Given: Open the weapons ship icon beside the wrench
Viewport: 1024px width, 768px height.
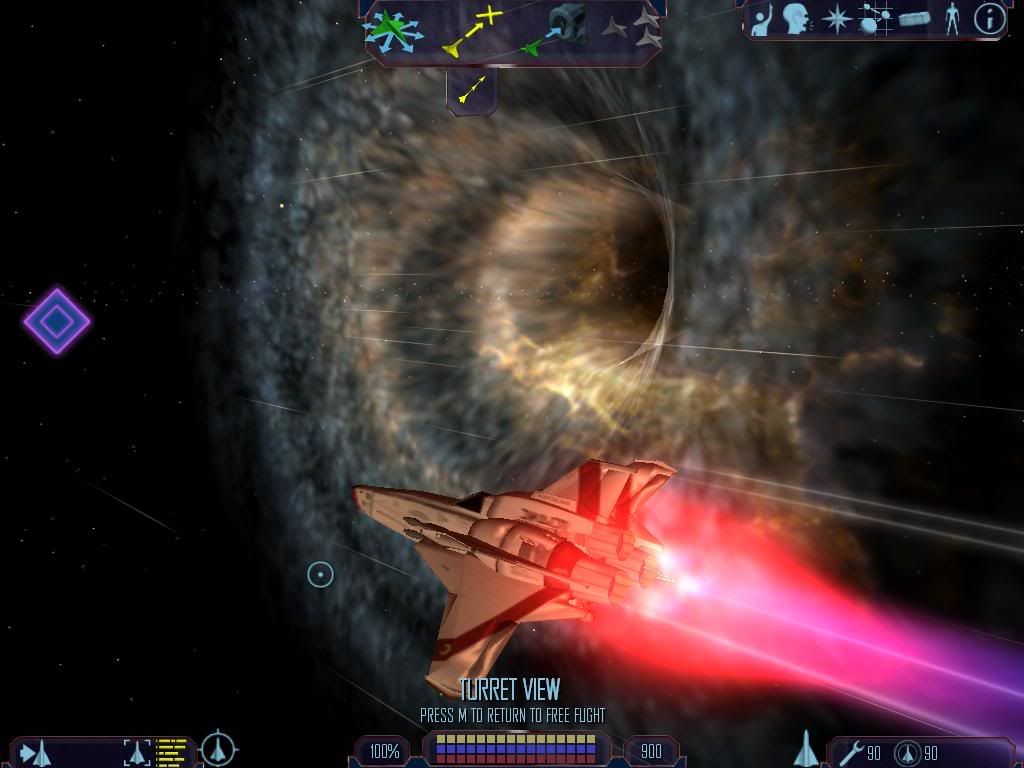Looking at the screenshot, I should point(807,749).
